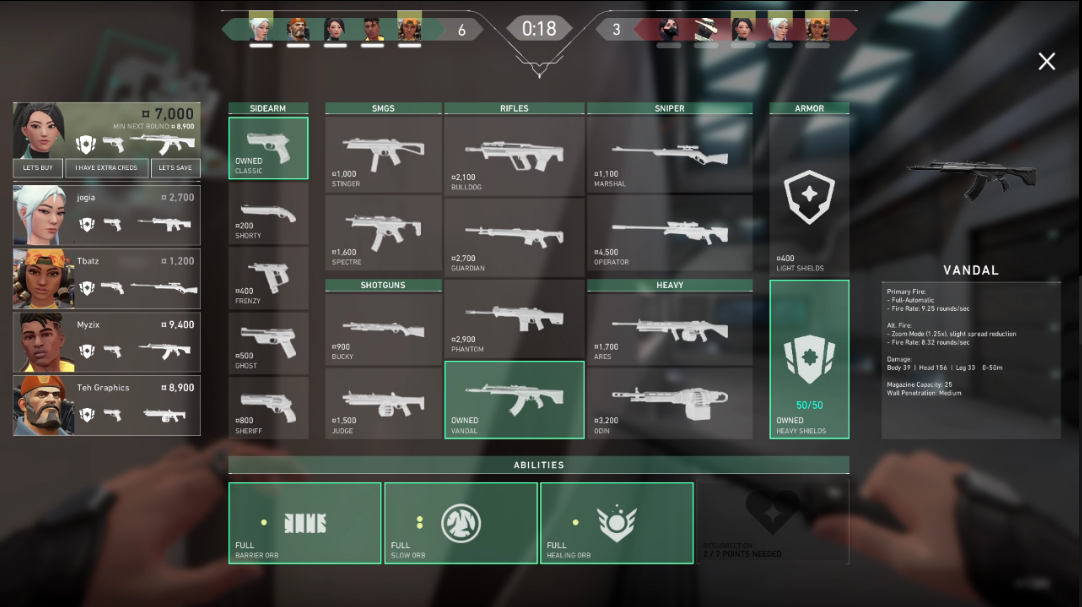Select the Ghost sidearm
This screenshot has height=607, width=1082.
268,343
